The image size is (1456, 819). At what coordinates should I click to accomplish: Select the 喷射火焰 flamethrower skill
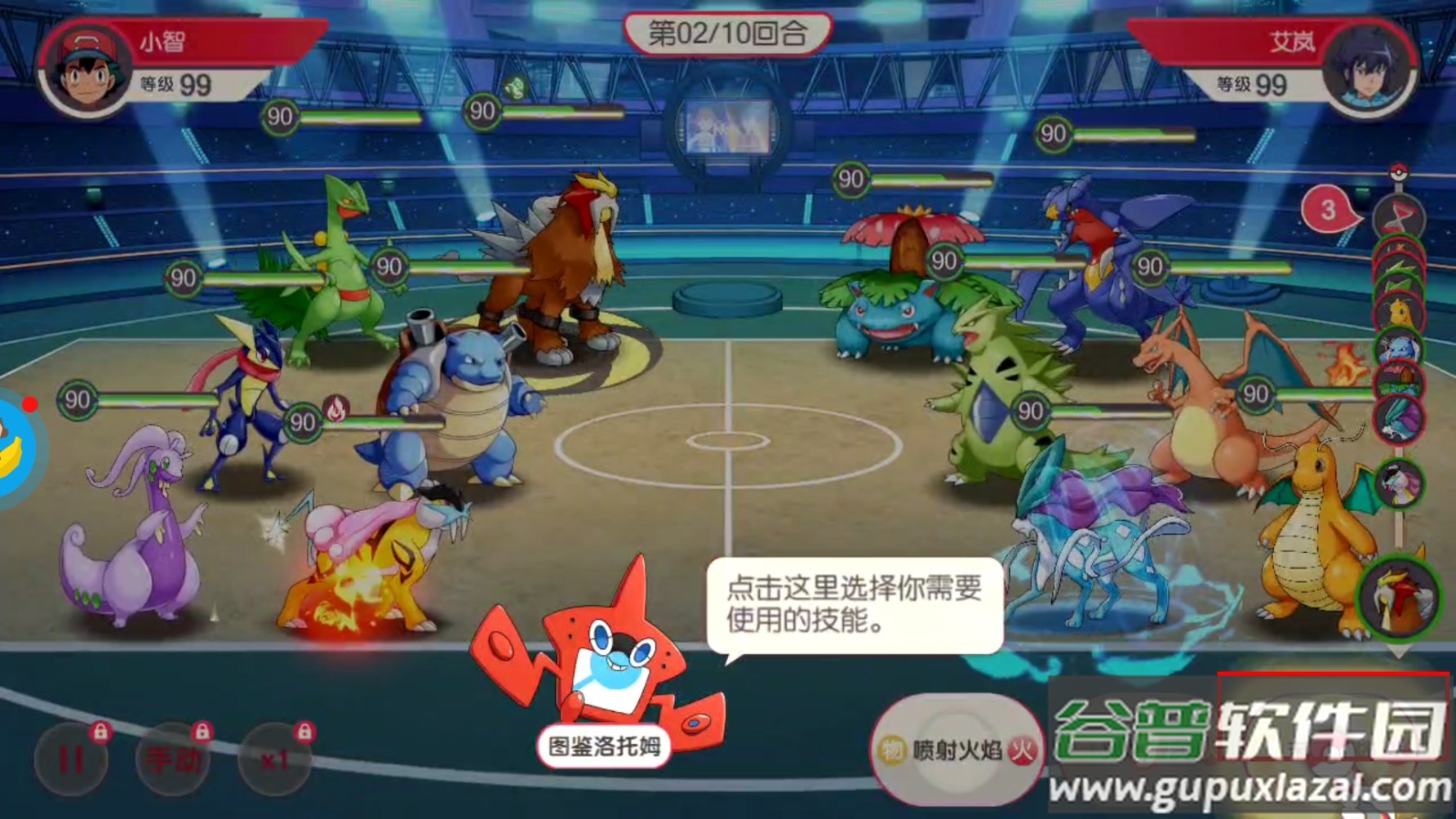pyautogui.click(x=957, y=750)
